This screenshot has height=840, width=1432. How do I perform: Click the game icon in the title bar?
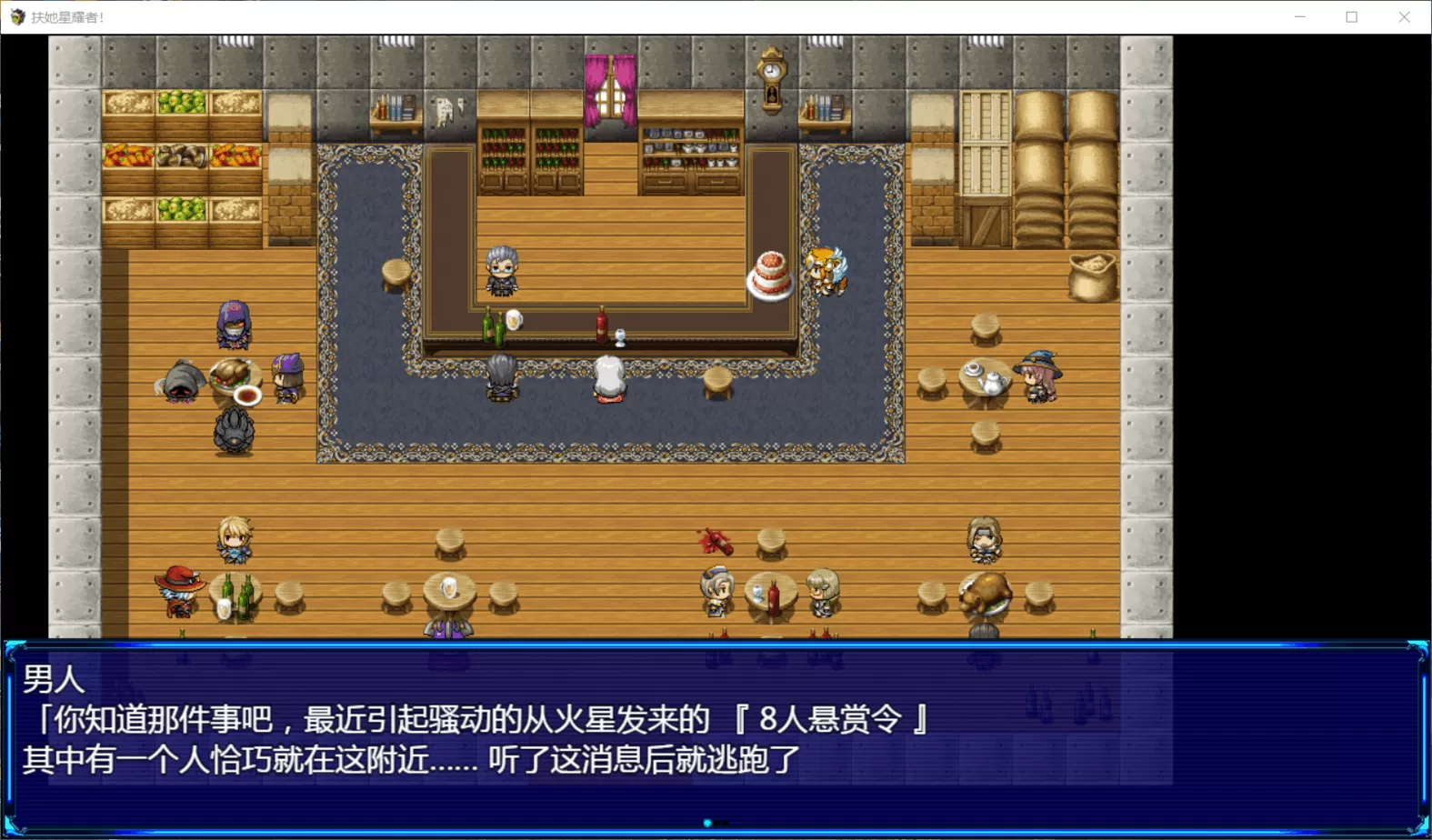coord(15,16)
